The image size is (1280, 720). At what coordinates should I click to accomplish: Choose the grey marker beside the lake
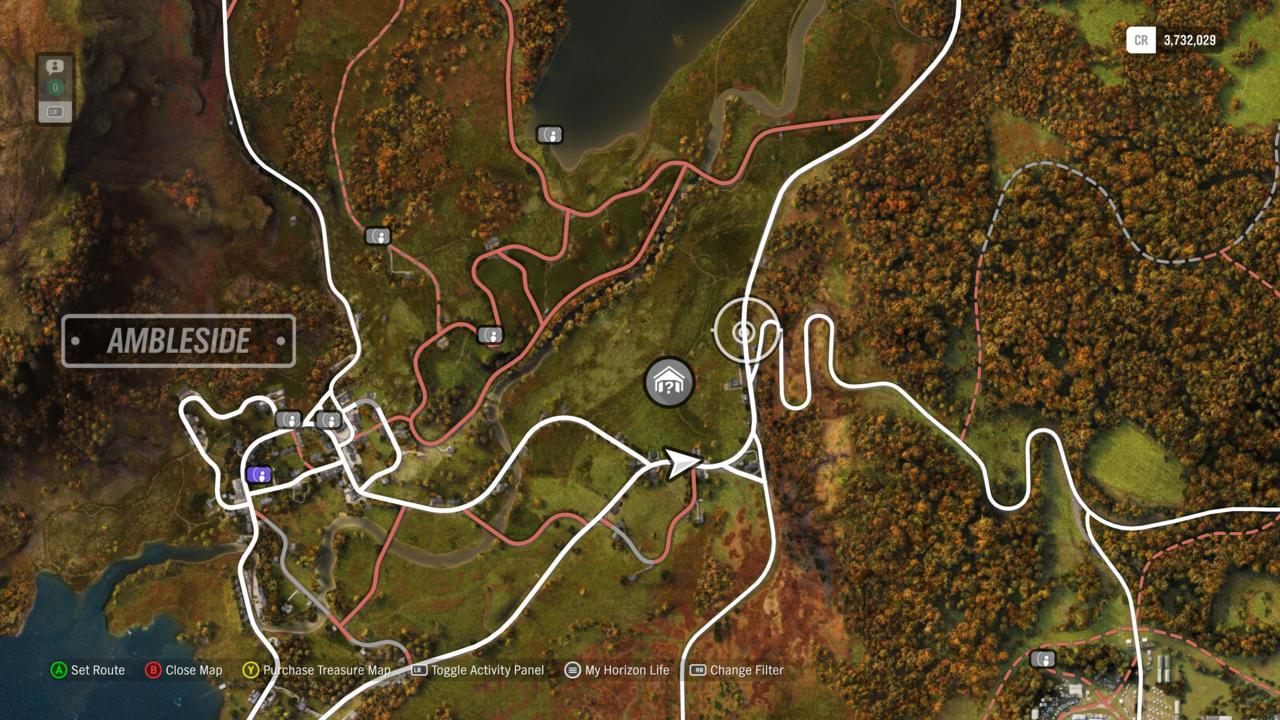(549, 134)
